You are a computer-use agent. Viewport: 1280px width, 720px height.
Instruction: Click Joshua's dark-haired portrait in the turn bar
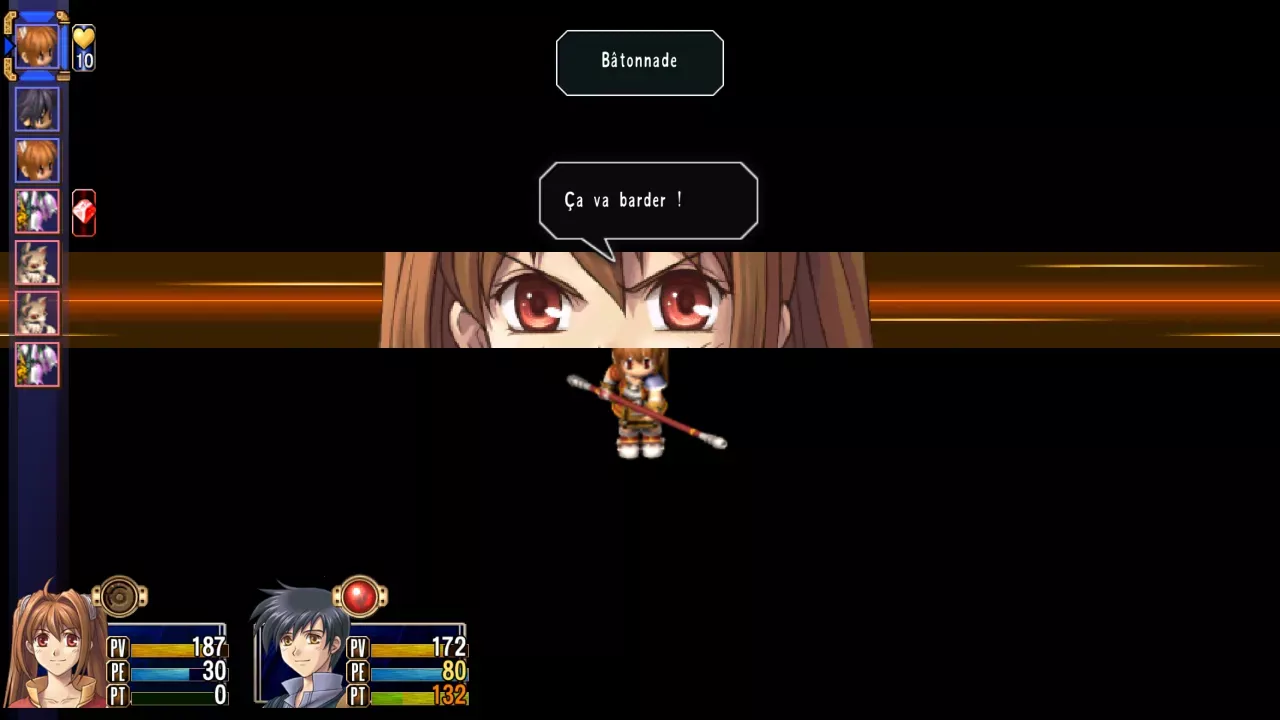pyautogui.click(x=37, y=110)
